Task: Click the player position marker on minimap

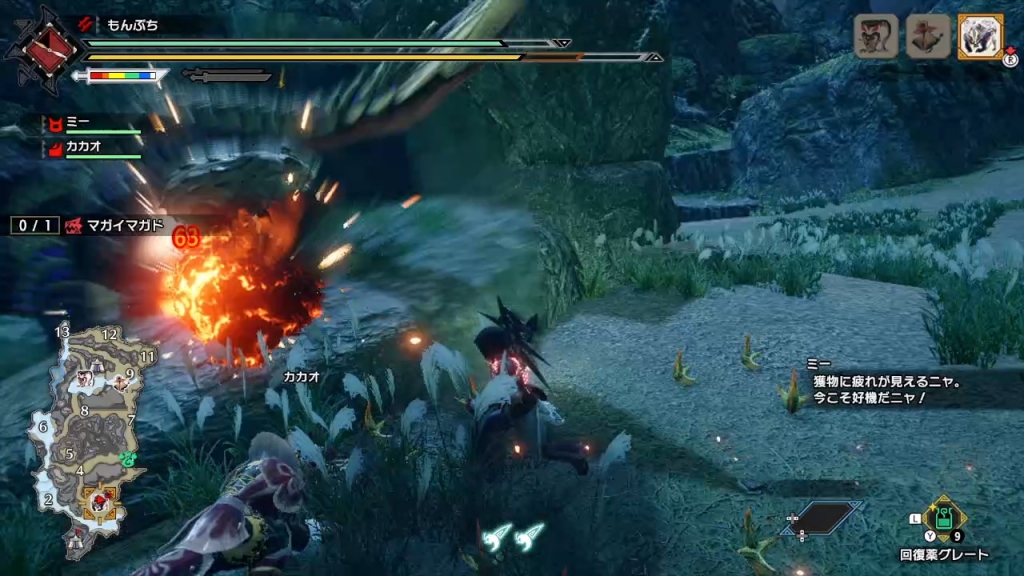Action: tap(101, 498)
